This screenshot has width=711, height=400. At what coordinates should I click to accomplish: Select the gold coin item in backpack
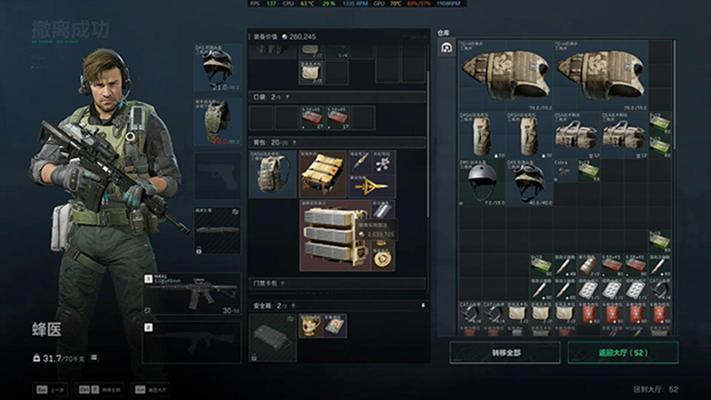pos(382,257)
